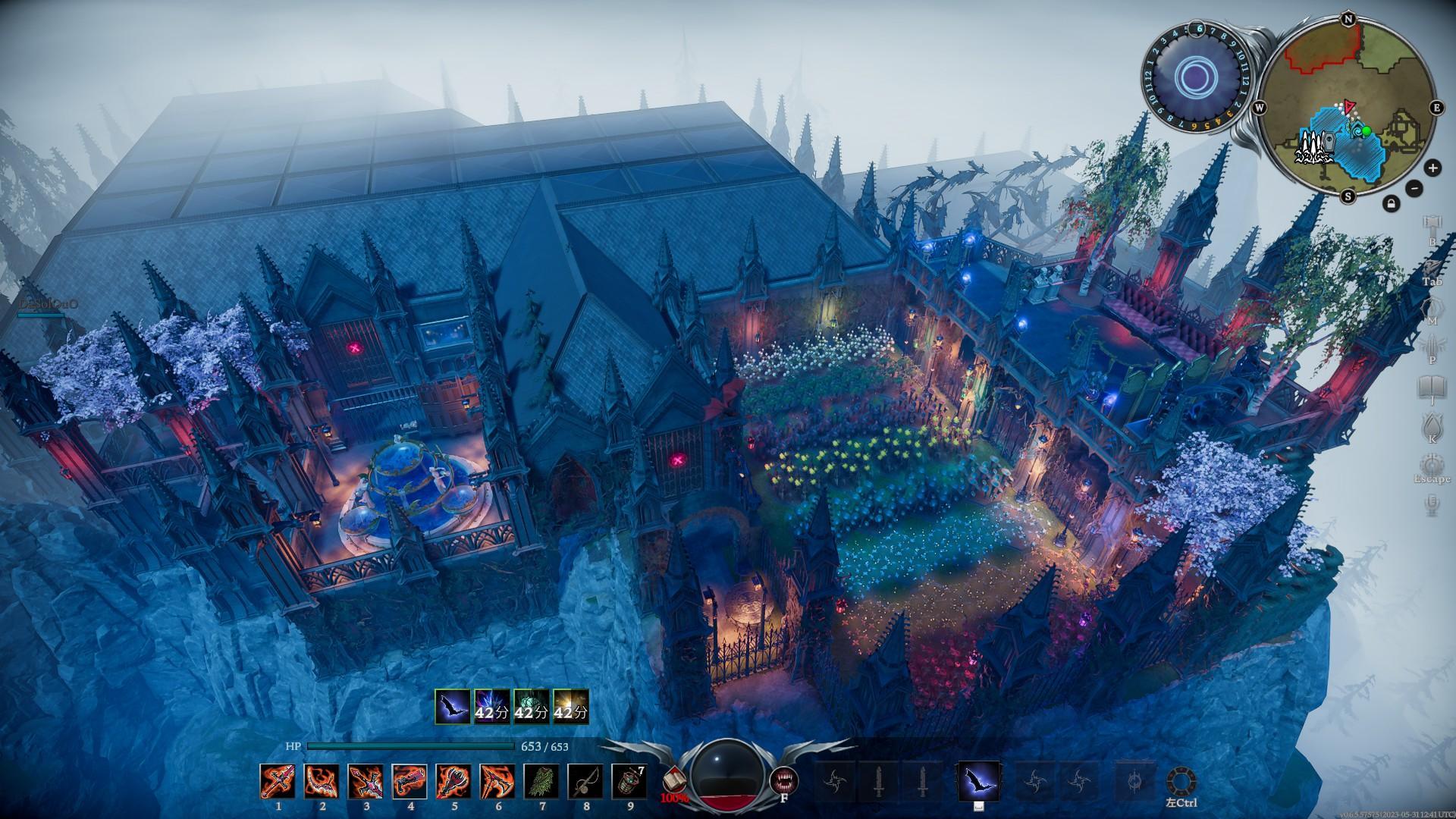Click the bat form buff icon

451,705
